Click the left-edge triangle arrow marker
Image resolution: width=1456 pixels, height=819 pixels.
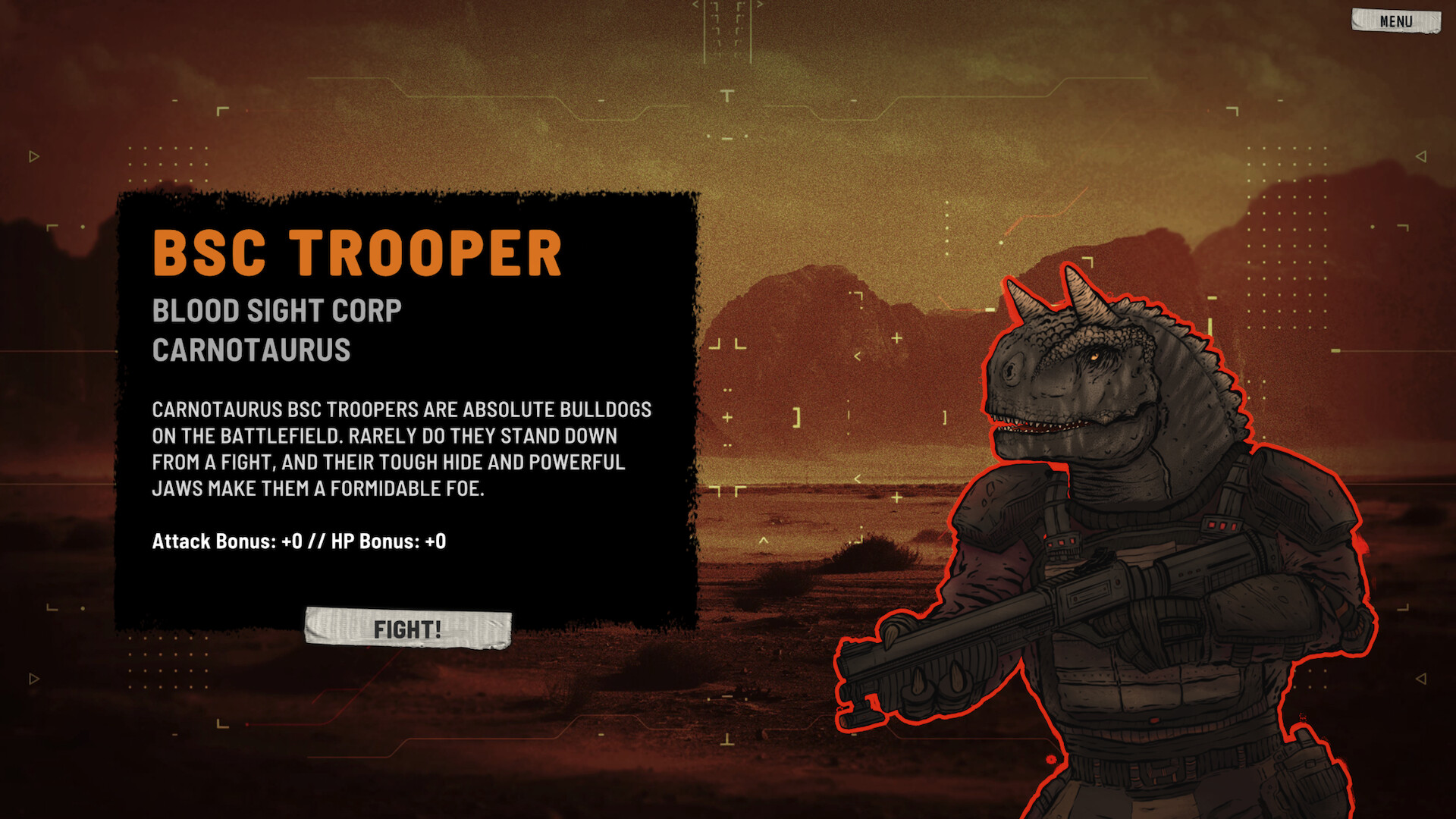tap(33, 156)
